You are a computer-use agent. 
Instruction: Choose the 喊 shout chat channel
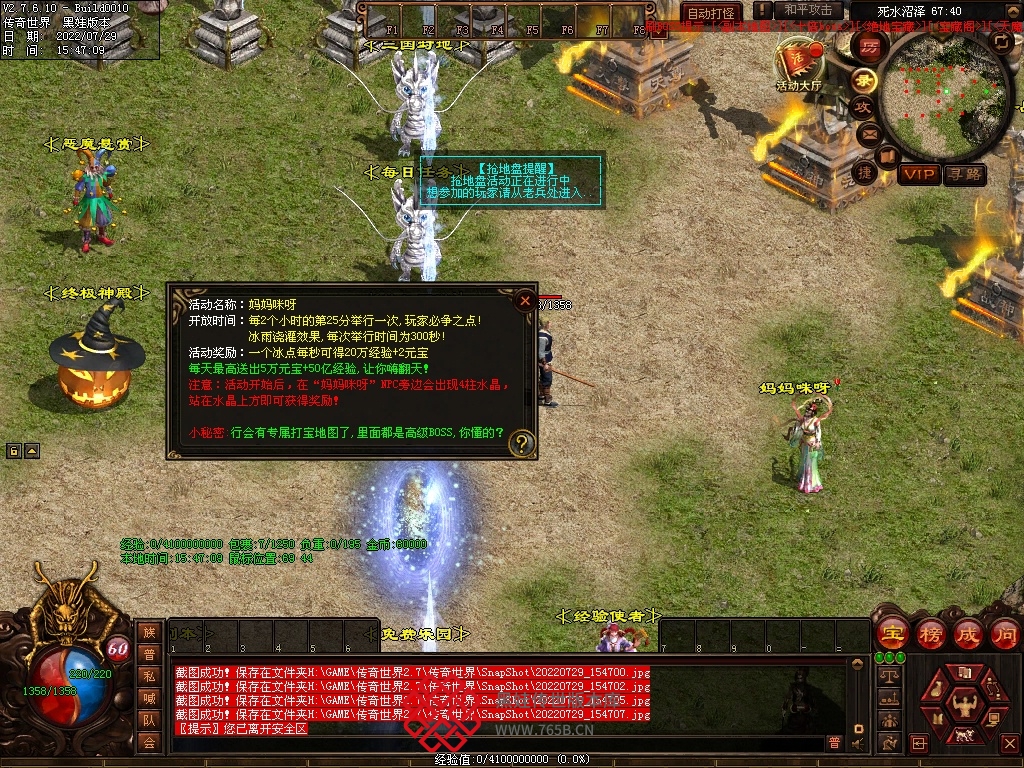point(149,698)
